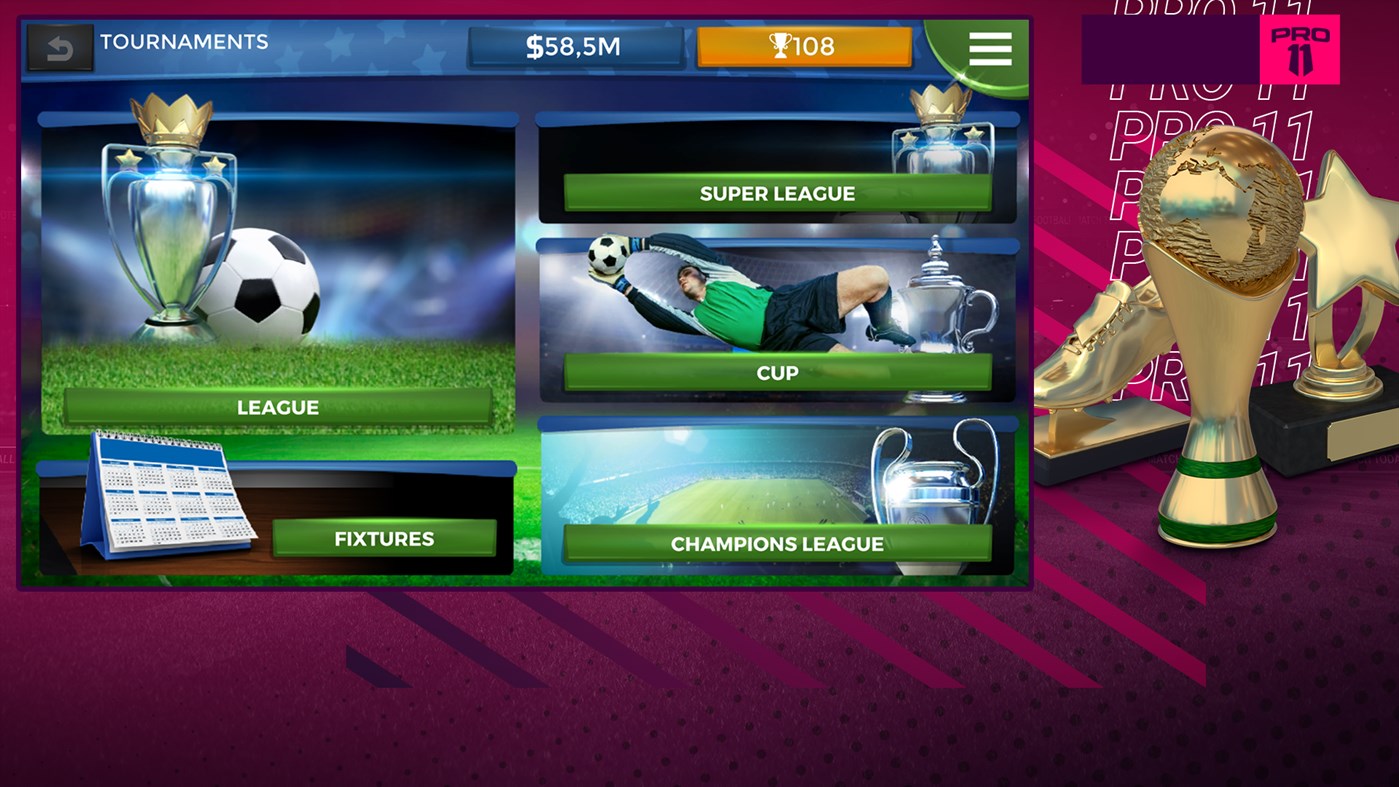Open the League tournament
1399x787 pixels.
point(277,407)
